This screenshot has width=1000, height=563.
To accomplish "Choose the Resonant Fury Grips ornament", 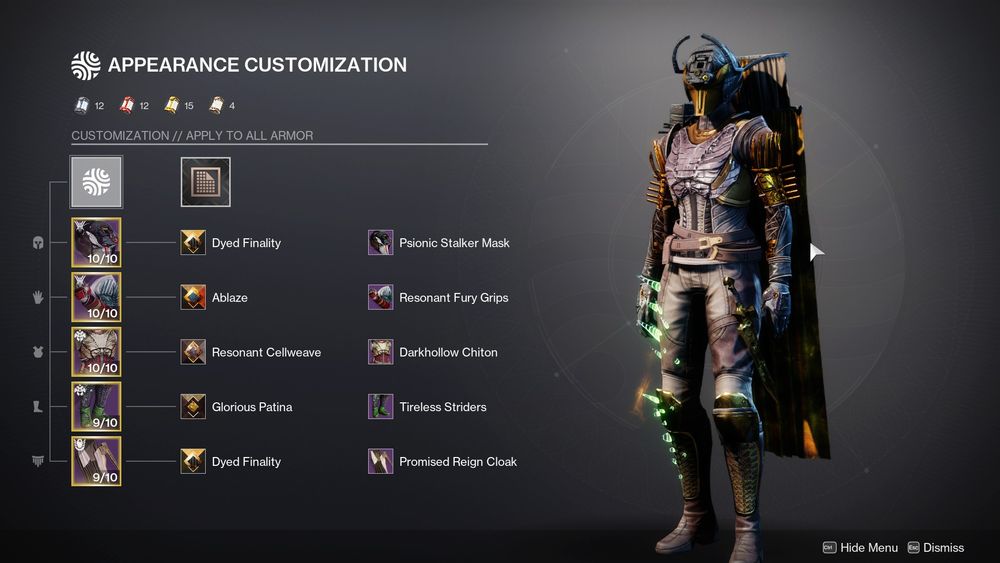I will (x=380, y=297).
